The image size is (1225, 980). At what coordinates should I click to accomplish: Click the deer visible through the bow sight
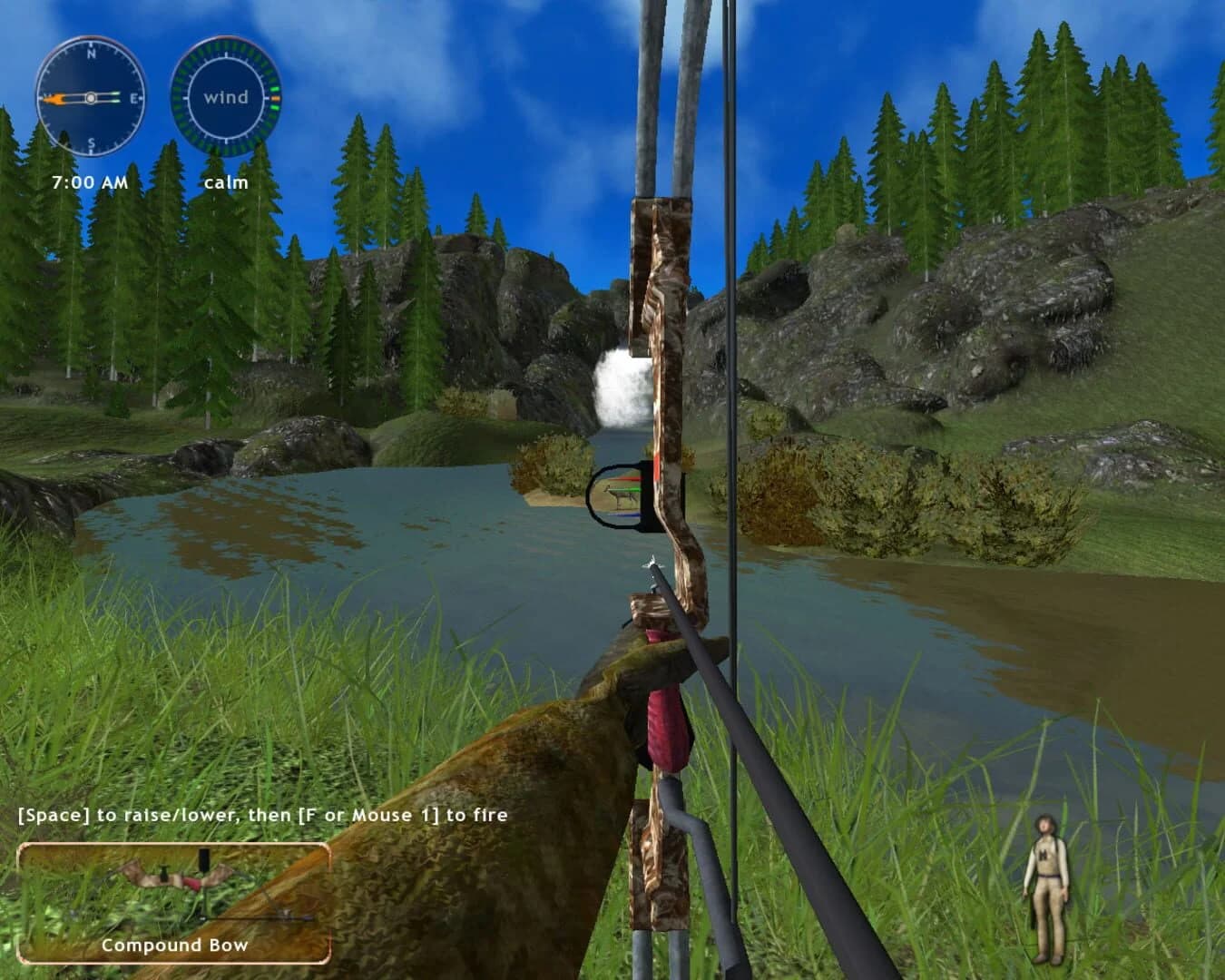point(621,495)
